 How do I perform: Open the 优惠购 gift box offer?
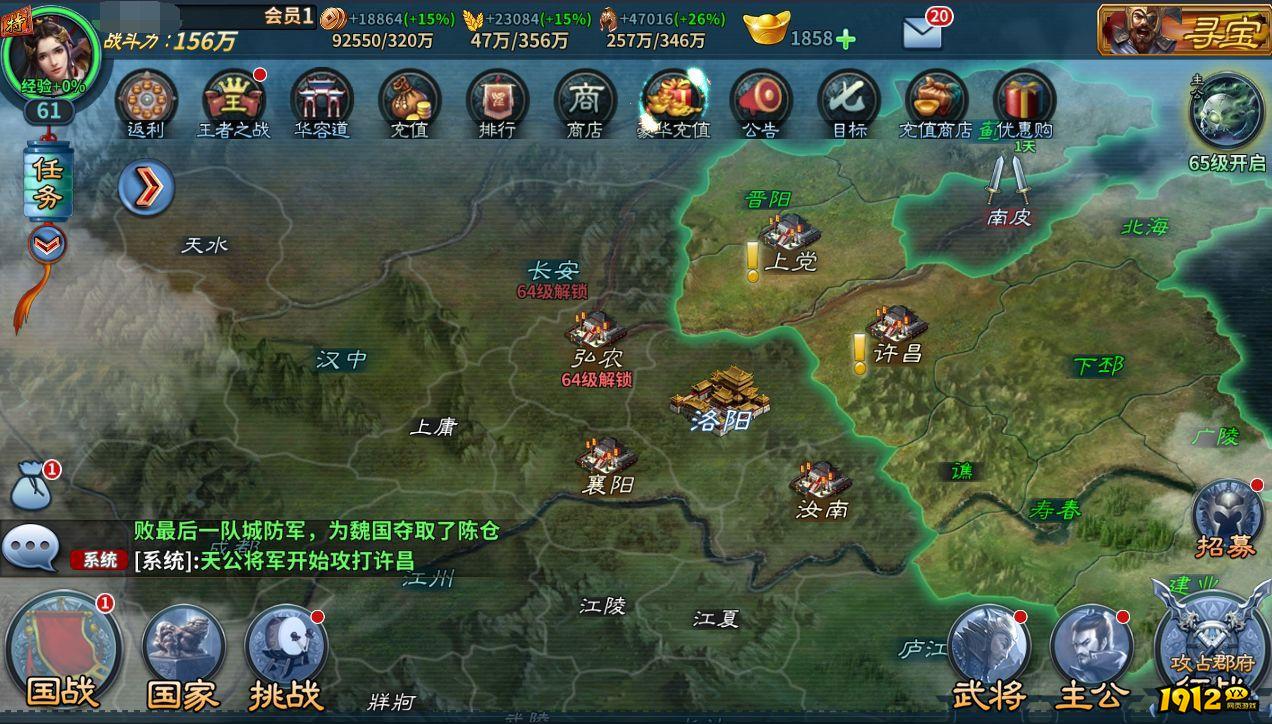tap(1024, 102)
